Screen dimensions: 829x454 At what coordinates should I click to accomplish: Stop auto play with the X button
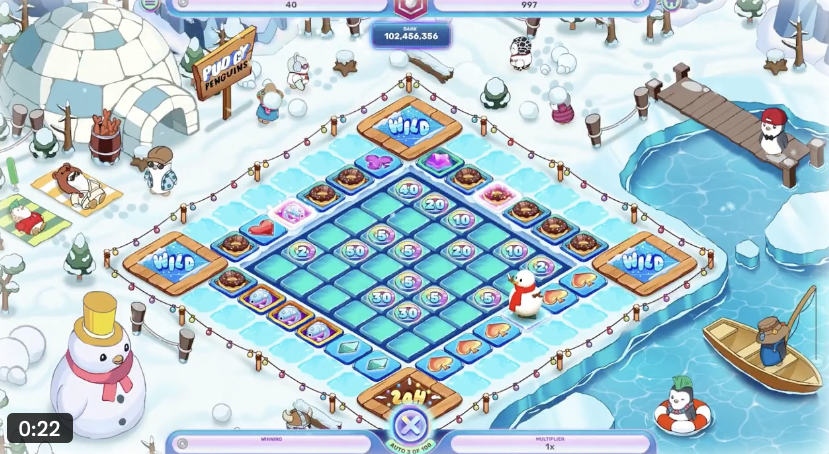[409, 419]
